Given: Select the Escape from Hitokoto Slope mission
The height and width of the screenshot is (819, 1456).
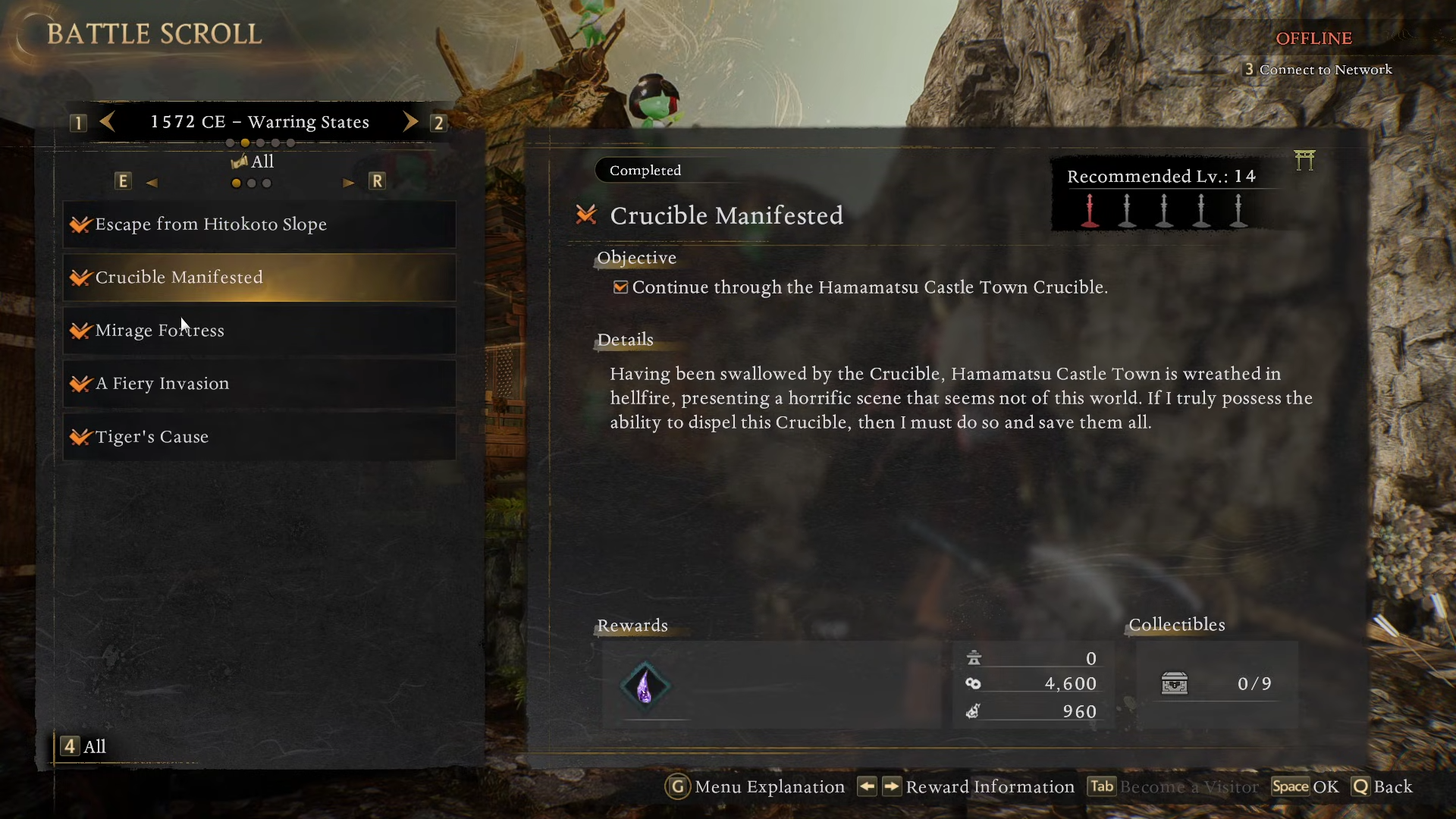Looking at the screenshot, I should [259, 224].
